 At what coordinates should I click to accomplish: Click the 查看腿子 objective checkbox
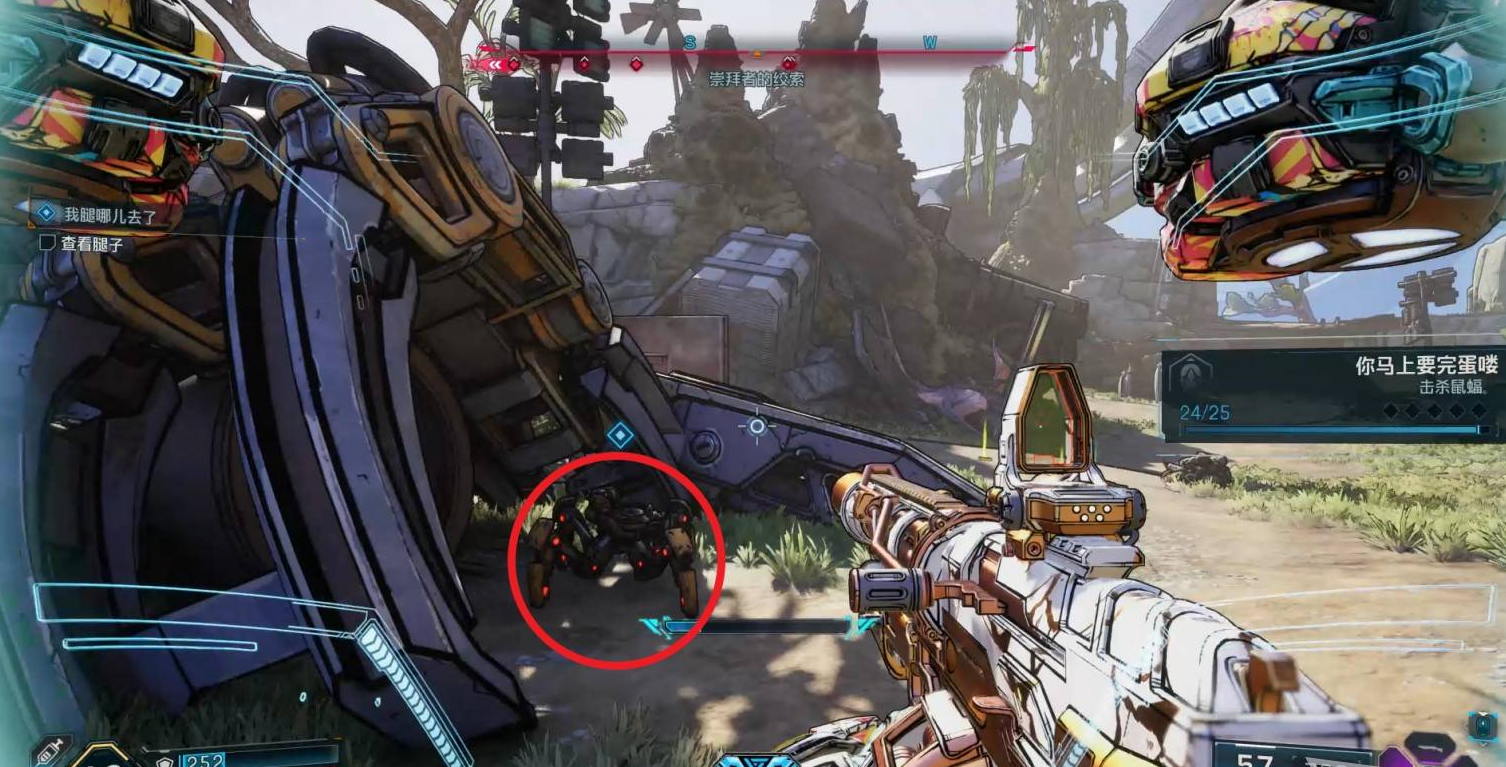pyautogui.click(x=46, y=242)
